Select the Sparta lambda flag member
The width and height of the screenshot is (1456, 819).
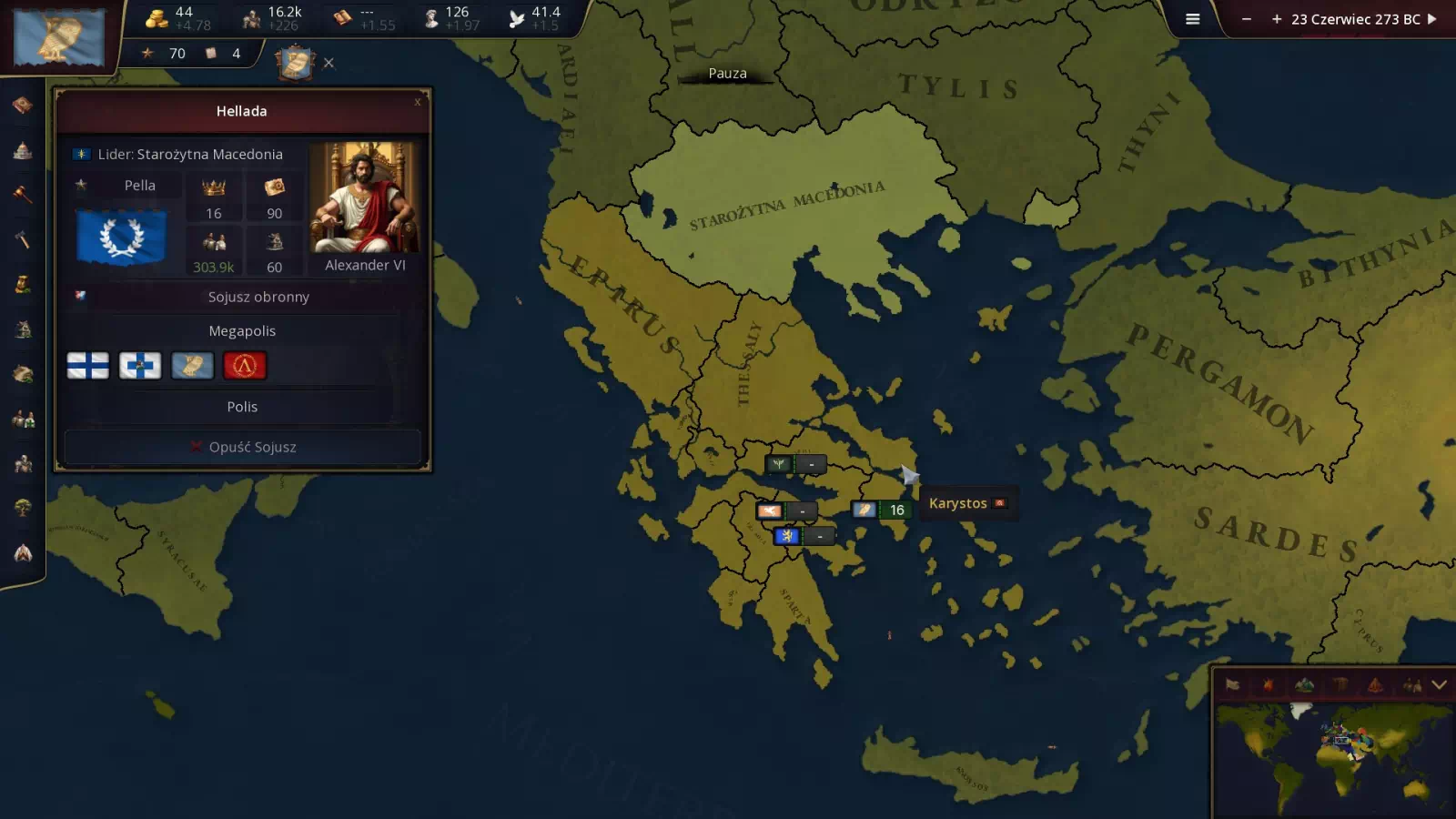pos(244,366)
